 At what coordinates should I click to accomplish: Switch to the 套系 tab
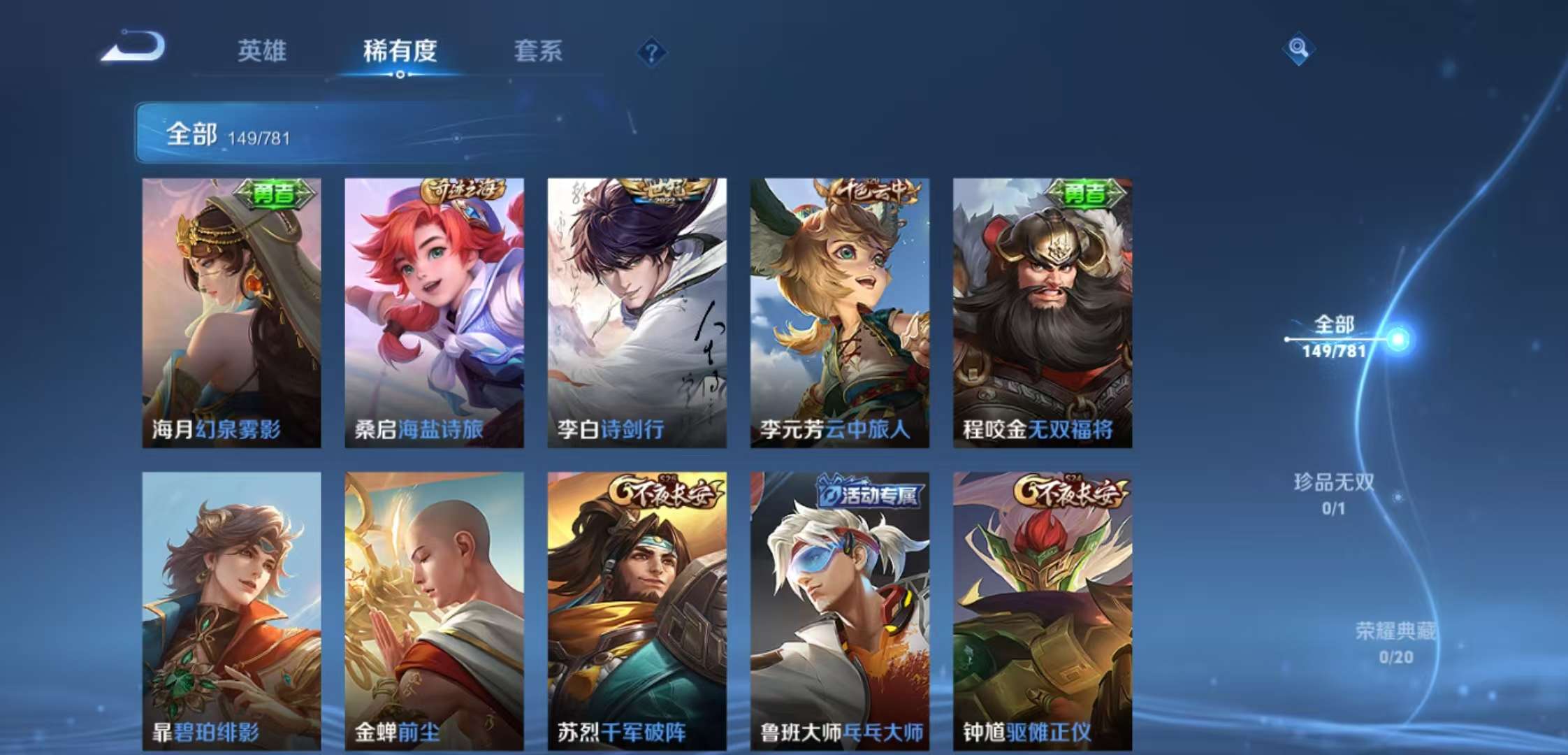pos(538,52)
